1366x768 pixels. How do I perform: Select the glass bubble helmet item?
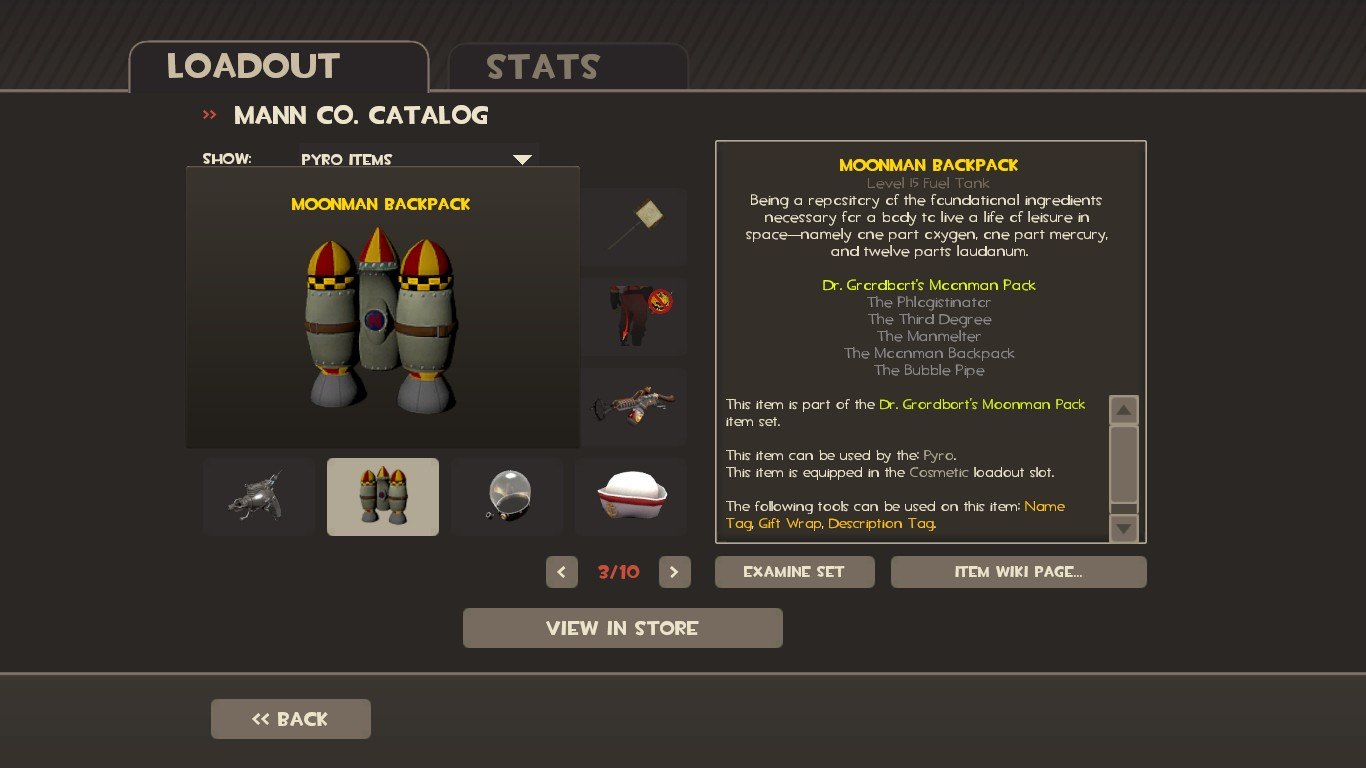click(x=507, y=497)
